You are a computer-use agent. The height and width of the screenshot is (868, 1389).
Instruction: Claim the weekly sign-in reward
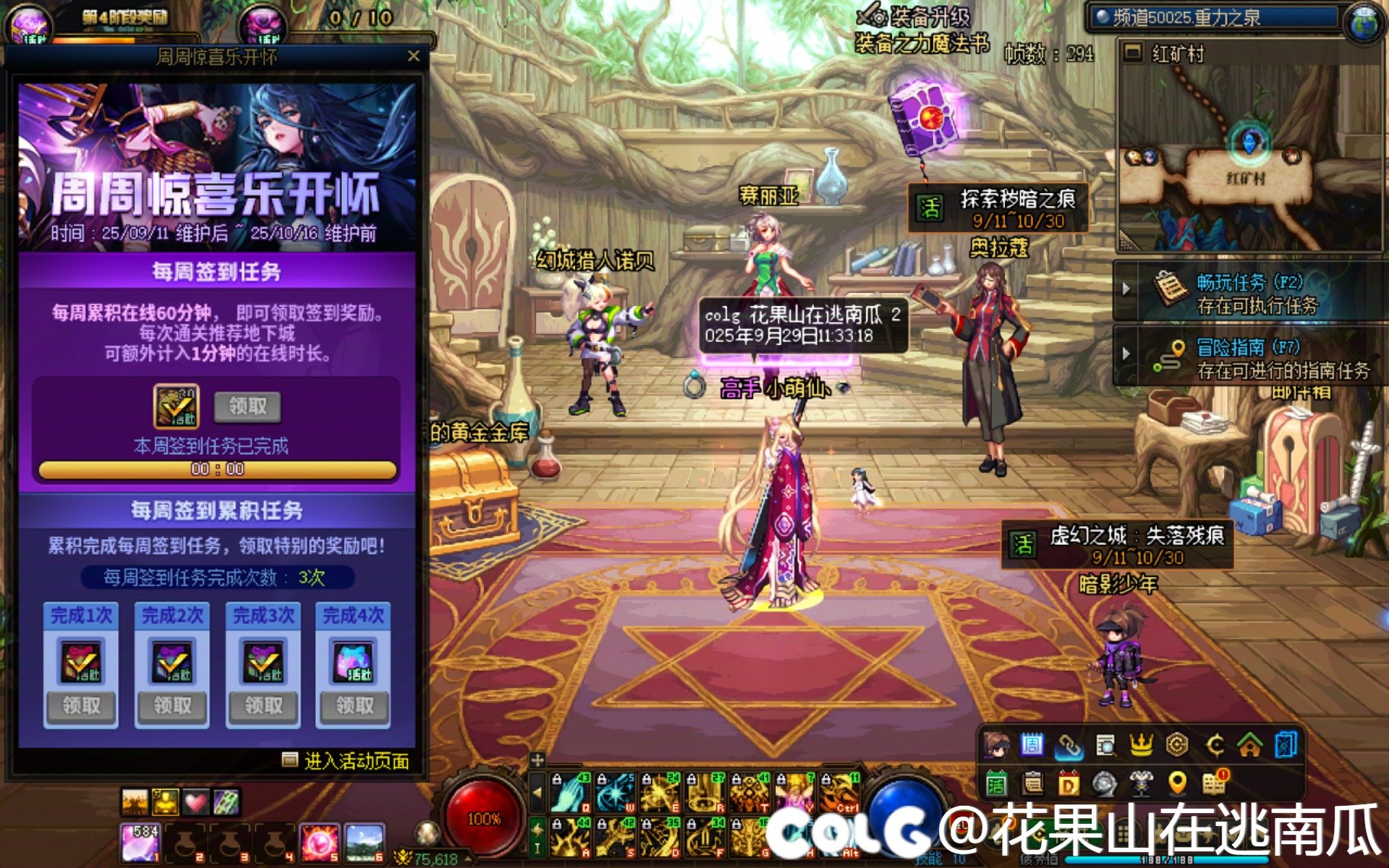pyautogui.click(x=247, y=407)
